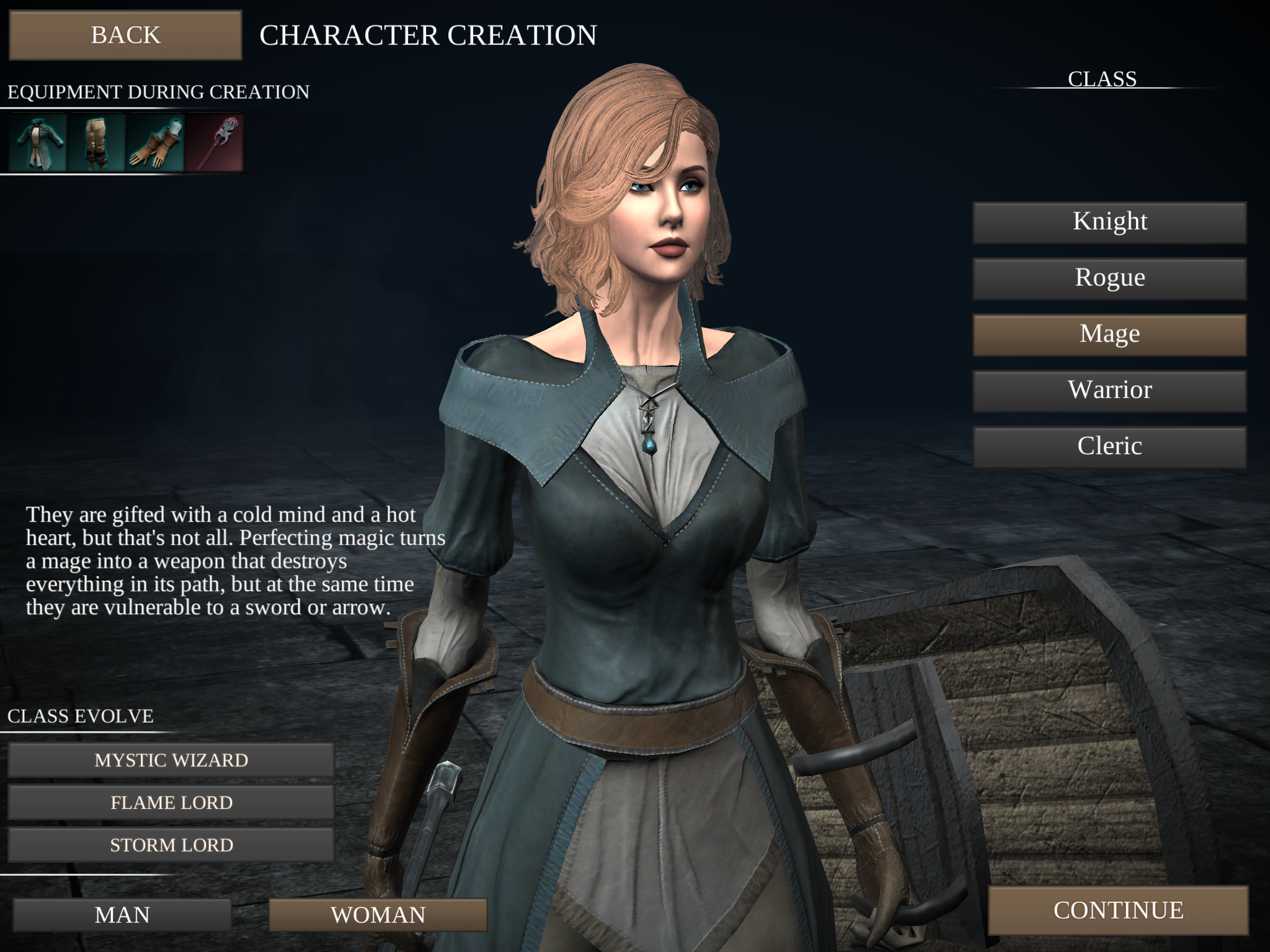Click the pants equipment thumbnail
The width and height of the screenshot is (1270, 952).
pyautogui.click(x=96, y=144)
